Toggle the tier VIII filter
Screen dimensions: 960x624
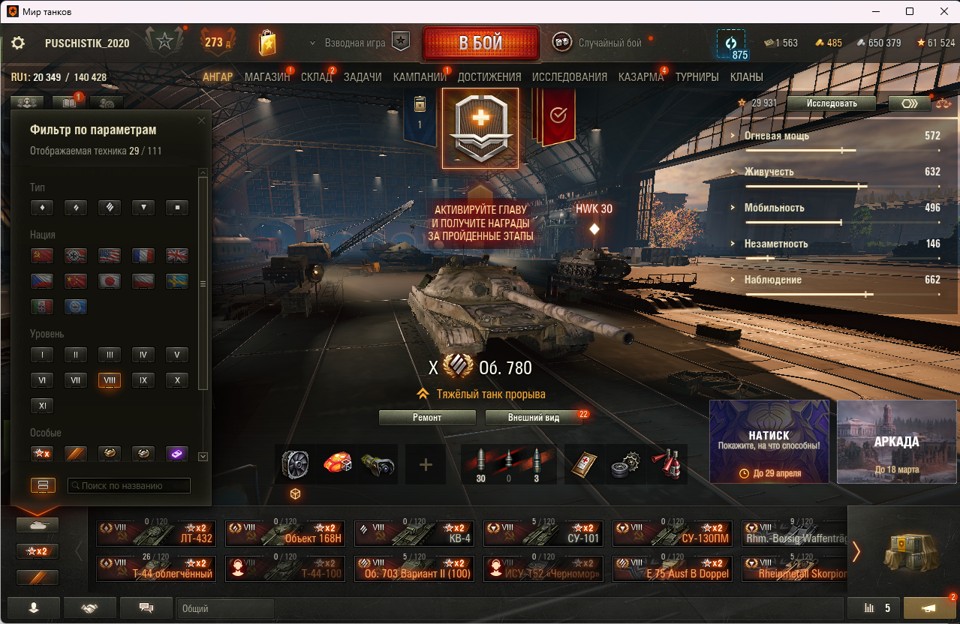[109, 380]
